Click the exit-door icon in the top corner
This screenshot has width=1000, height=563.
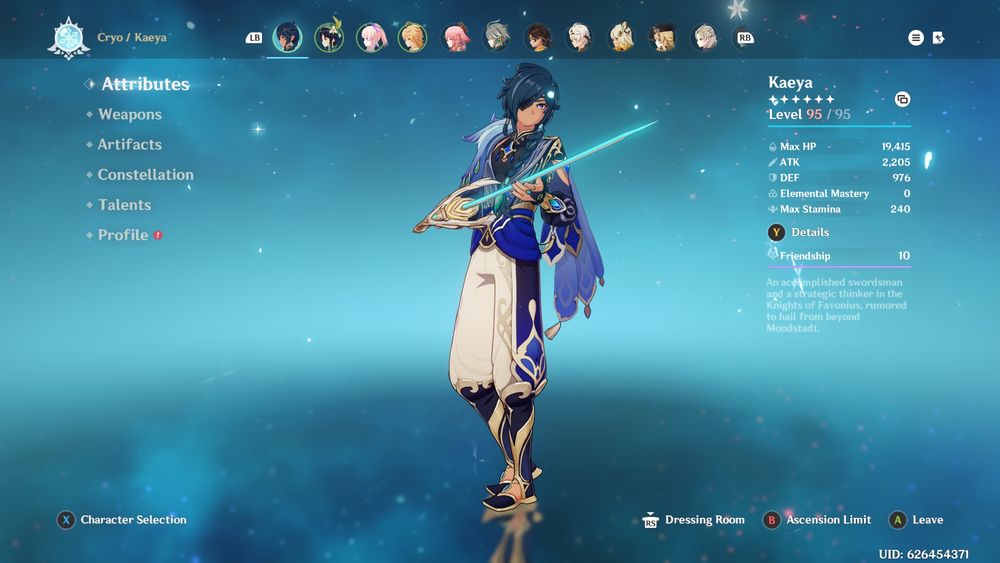pos(938,38)
